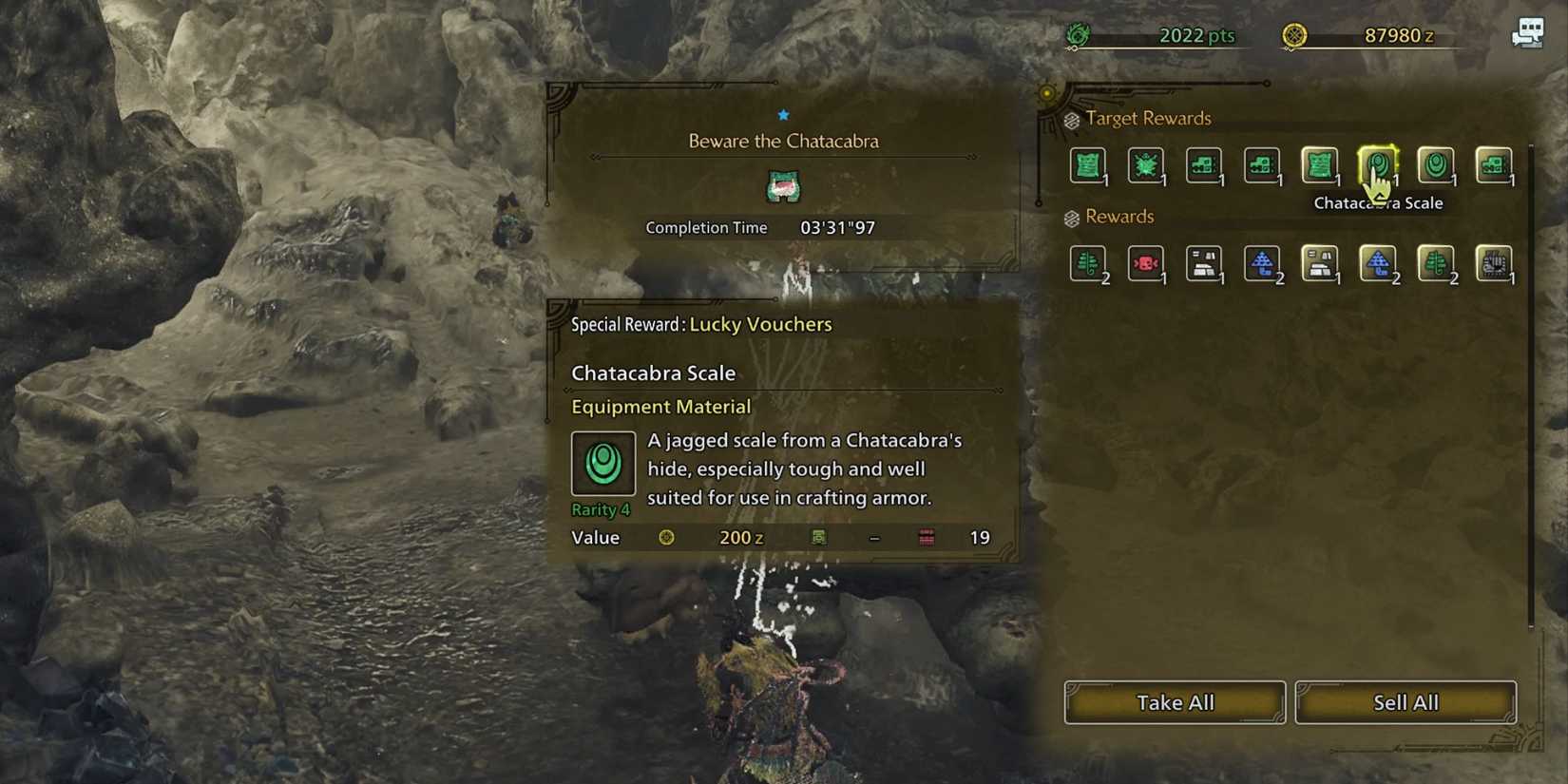Select the green herb reward with quantity 2
This screenshot has width=1568, height=784.
1088,264
